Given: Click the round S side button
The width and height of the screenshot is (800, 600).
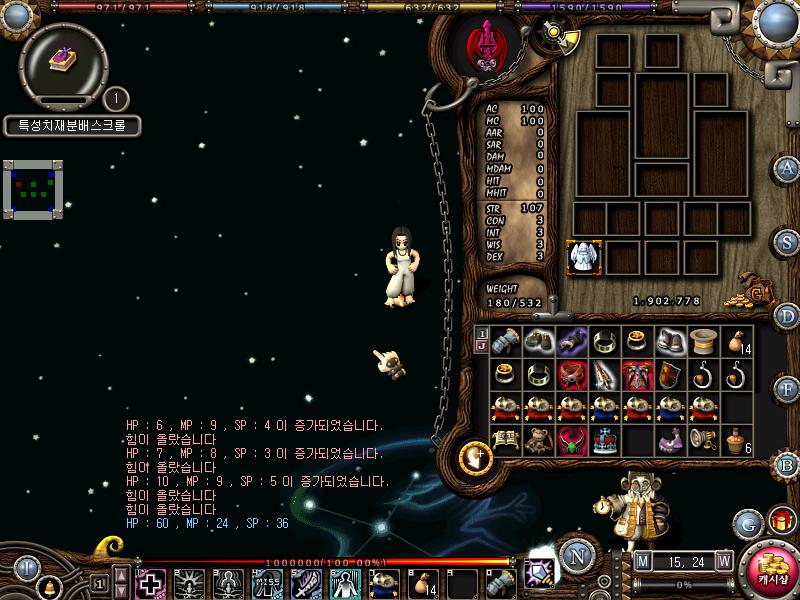Looking at the screenshot, I should click(787, 242).
